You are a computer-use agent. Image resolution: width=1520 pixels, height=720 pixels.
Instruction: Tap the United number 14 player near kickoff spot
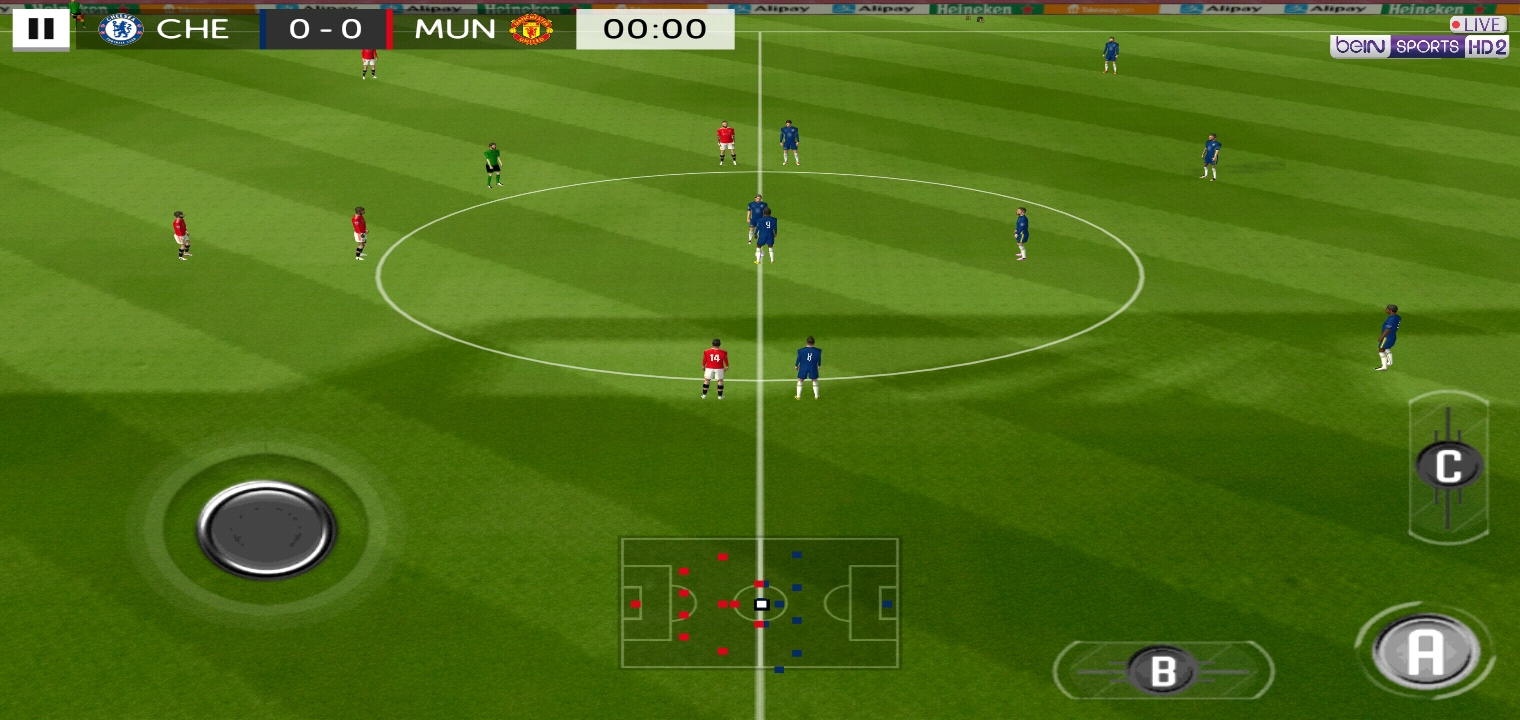click(x=713, y=365)
